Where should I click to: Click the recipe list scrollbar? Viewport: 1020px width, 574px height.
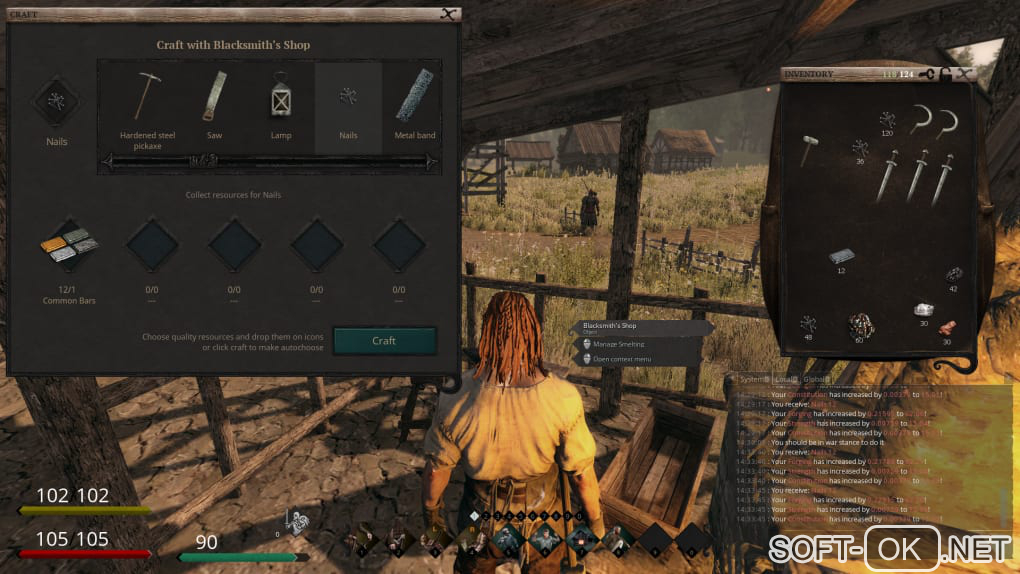(x=272, y=161)
